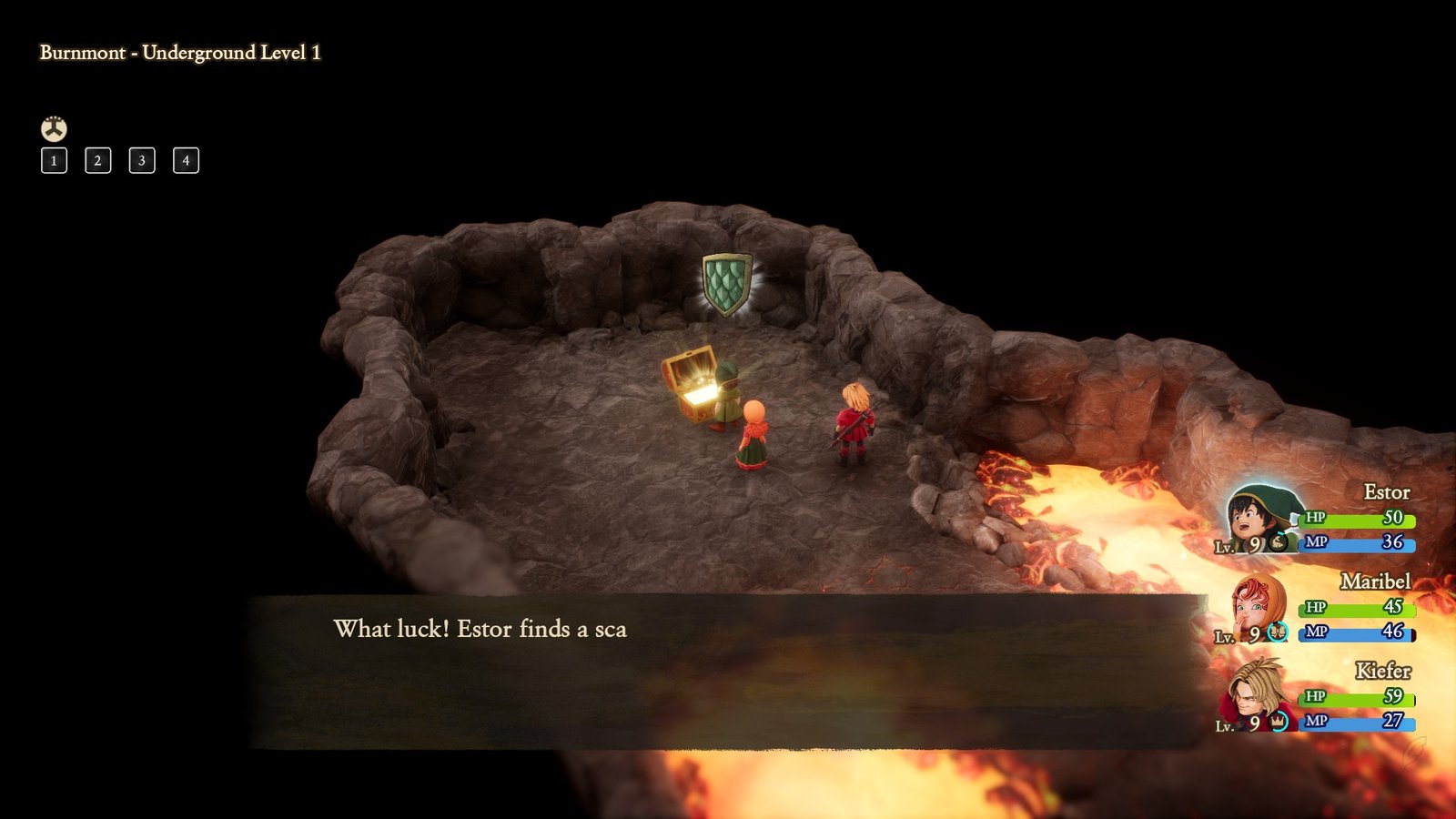The width and height of the screenshot is (1456, 819).
Task: Click Kiefer's HP bar
Action: 1356,698
